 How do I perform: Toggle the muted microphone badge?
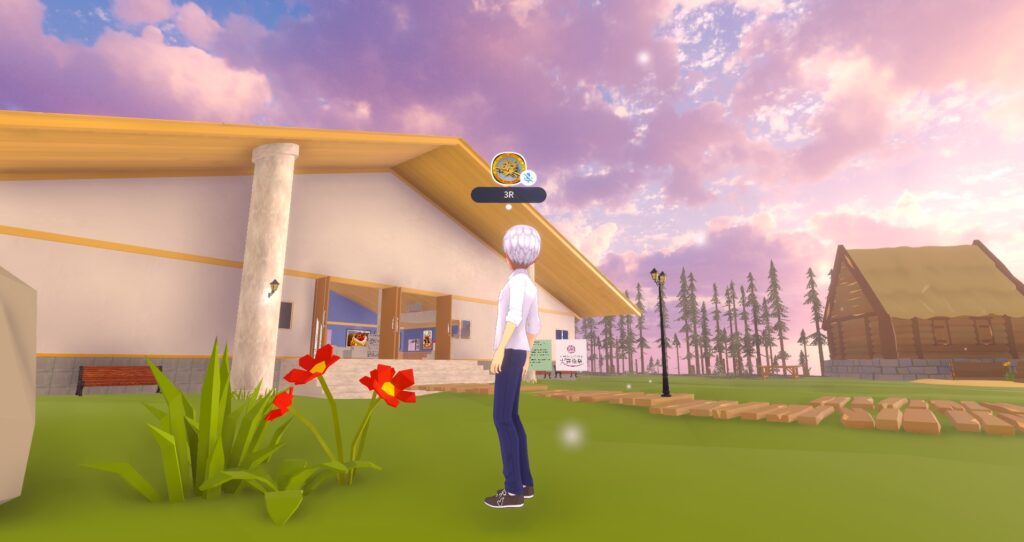pyautogui.click(x=529, y=178)
